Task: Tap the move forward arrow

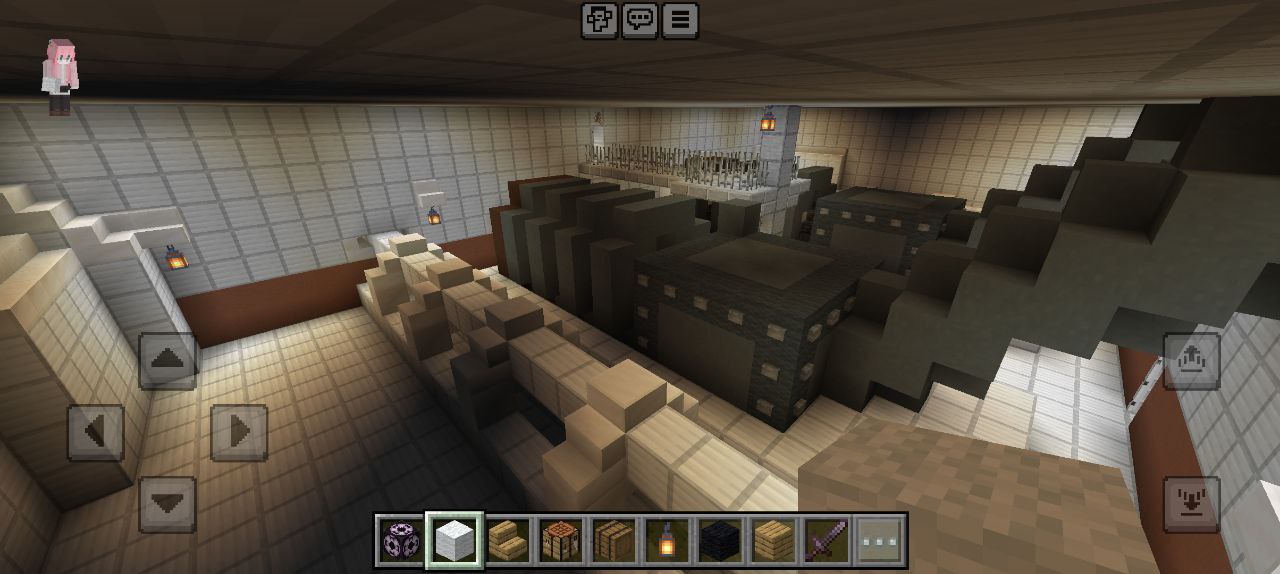Action: pos(167,361)
